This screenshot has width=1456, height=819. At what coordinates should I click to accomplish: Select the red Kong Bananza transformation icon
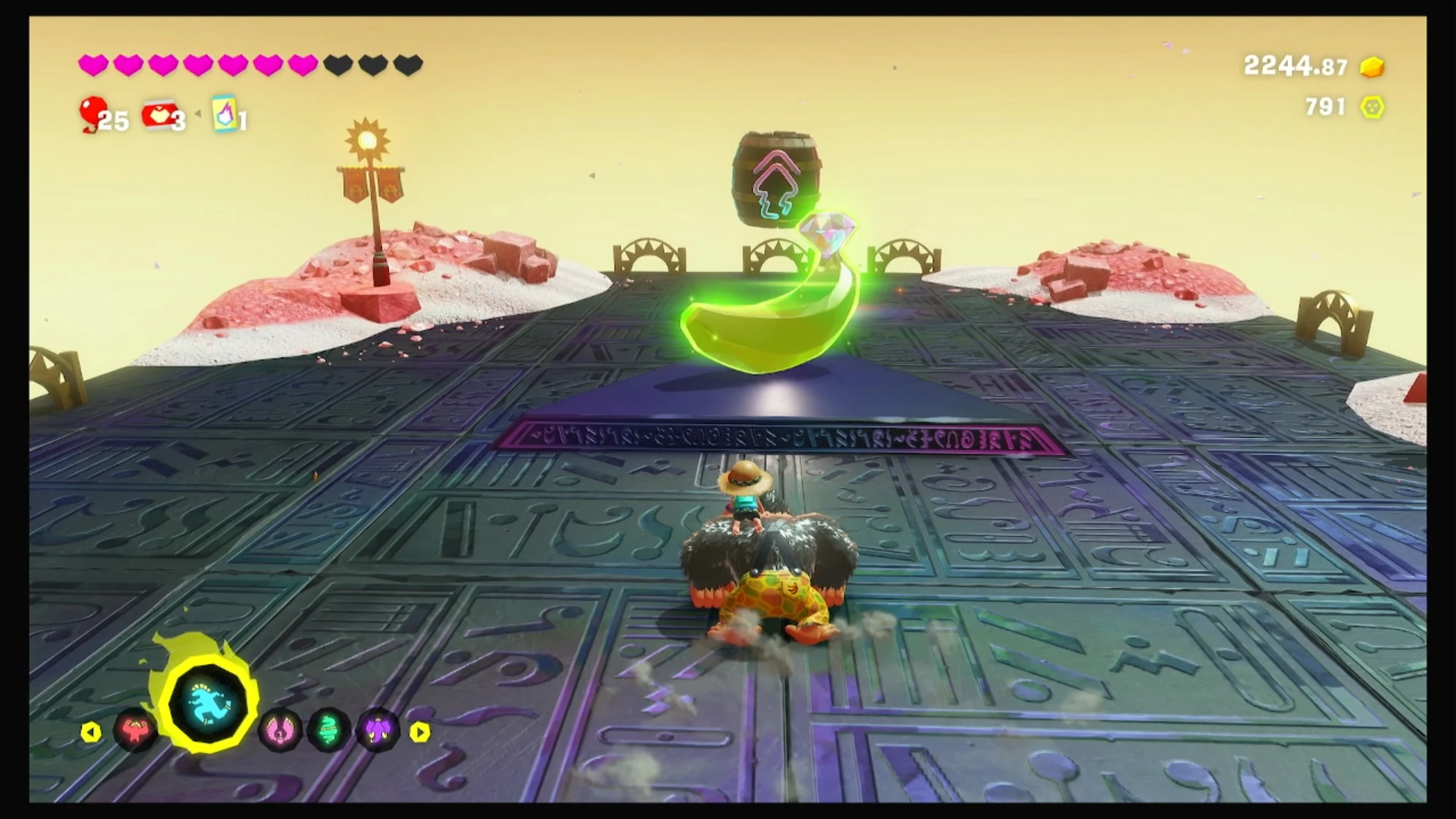coord(135,731)
